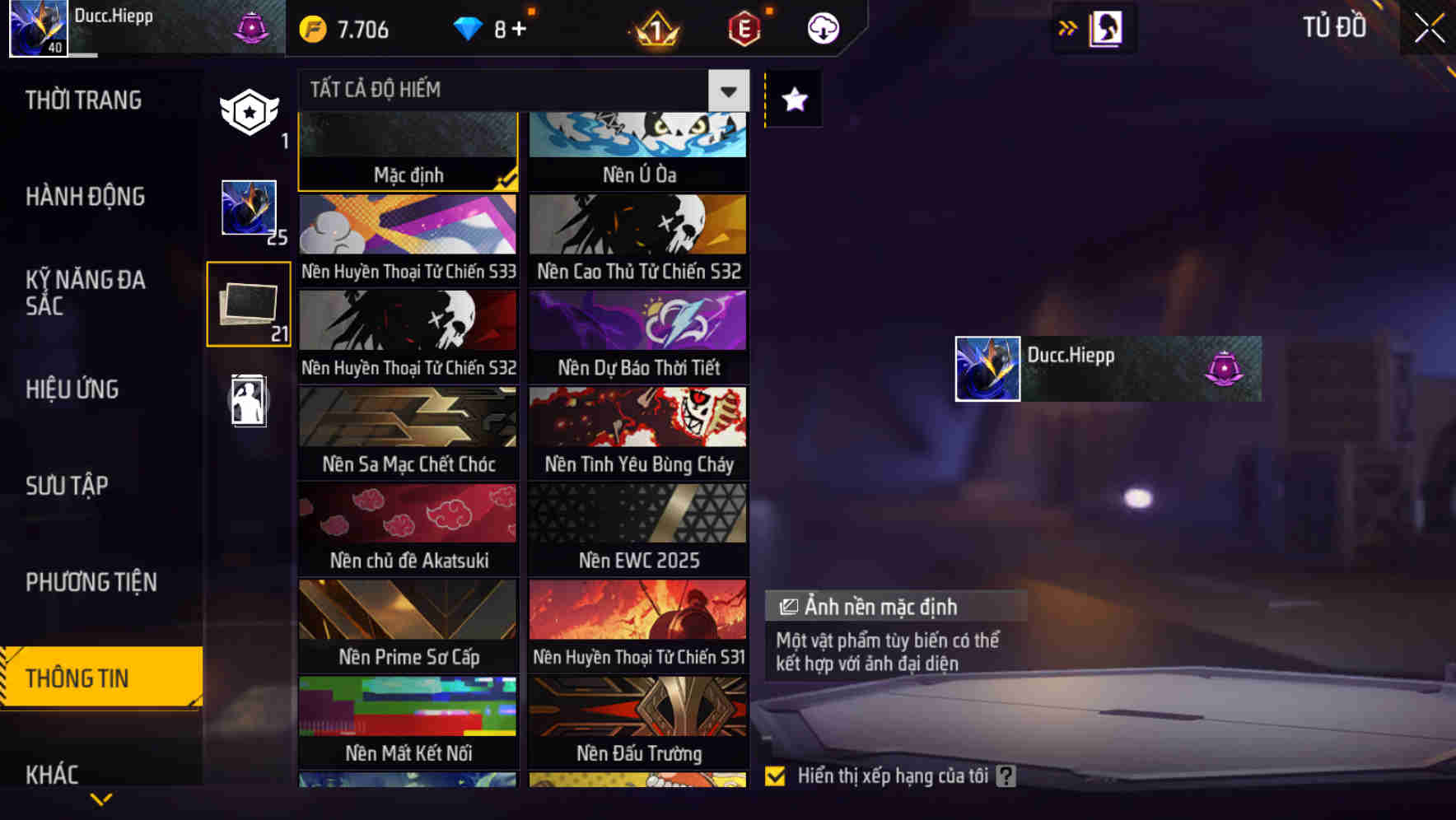Open the SƯU TẬP menu item
The width and height of the screenshot is (1456, 820).
point(69,486)
